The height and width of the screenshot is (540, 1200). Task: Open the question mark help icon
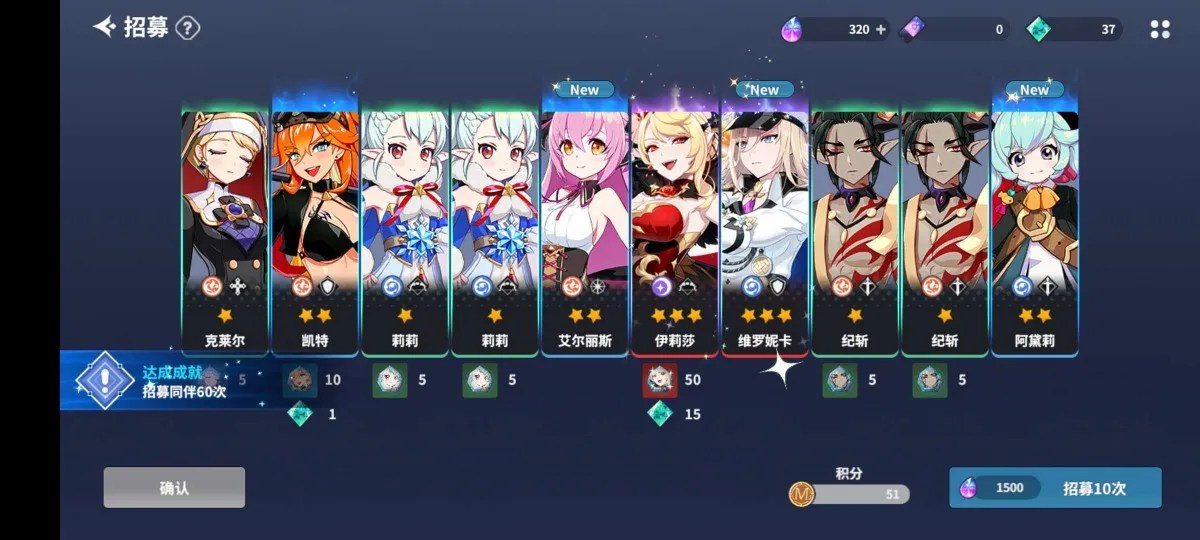(x=188, y=28)
